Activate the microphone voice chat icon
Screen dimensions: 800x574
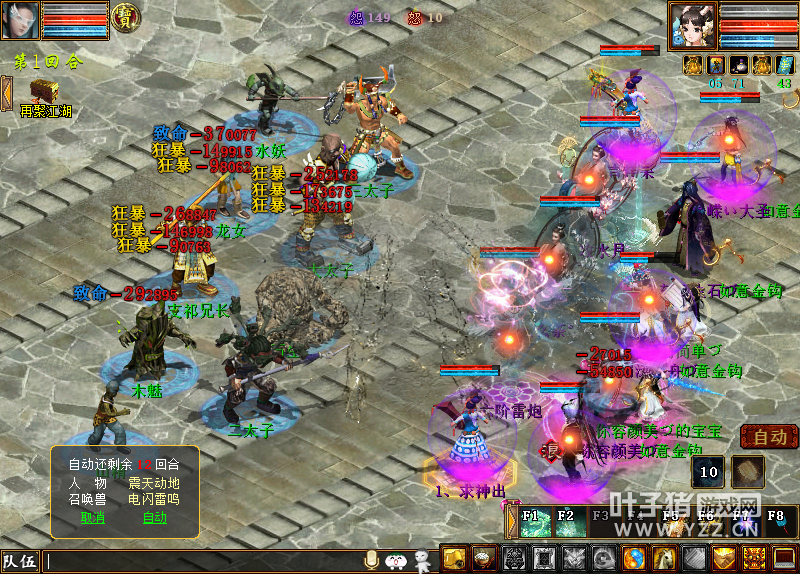click(x=372, y=560)
